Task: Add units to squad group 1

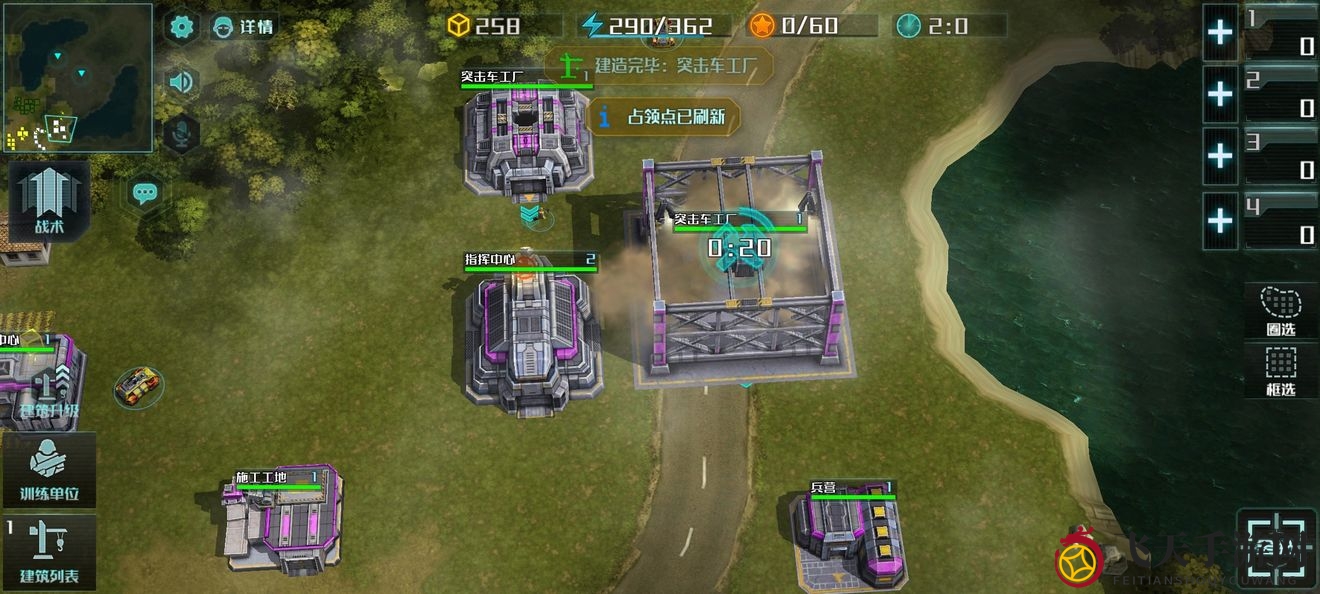Action: [1220, 33]
